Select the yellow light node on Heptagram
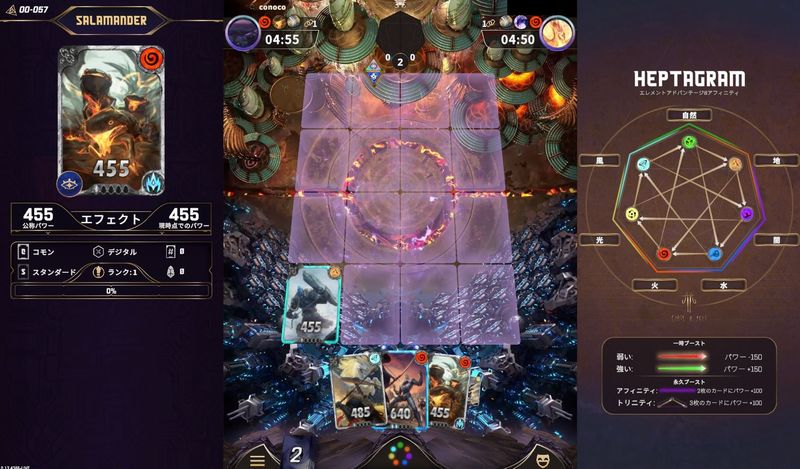 click(630, 213)
